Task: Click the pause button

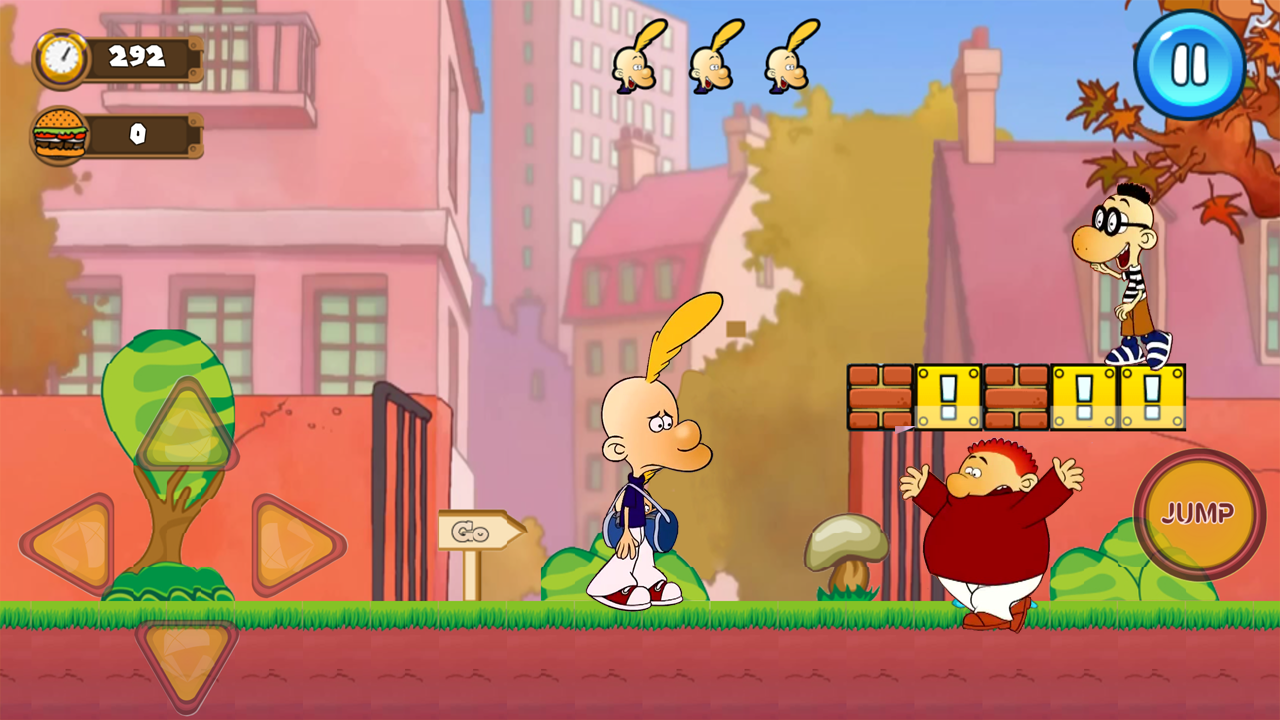Action: tap(1188, 66)
